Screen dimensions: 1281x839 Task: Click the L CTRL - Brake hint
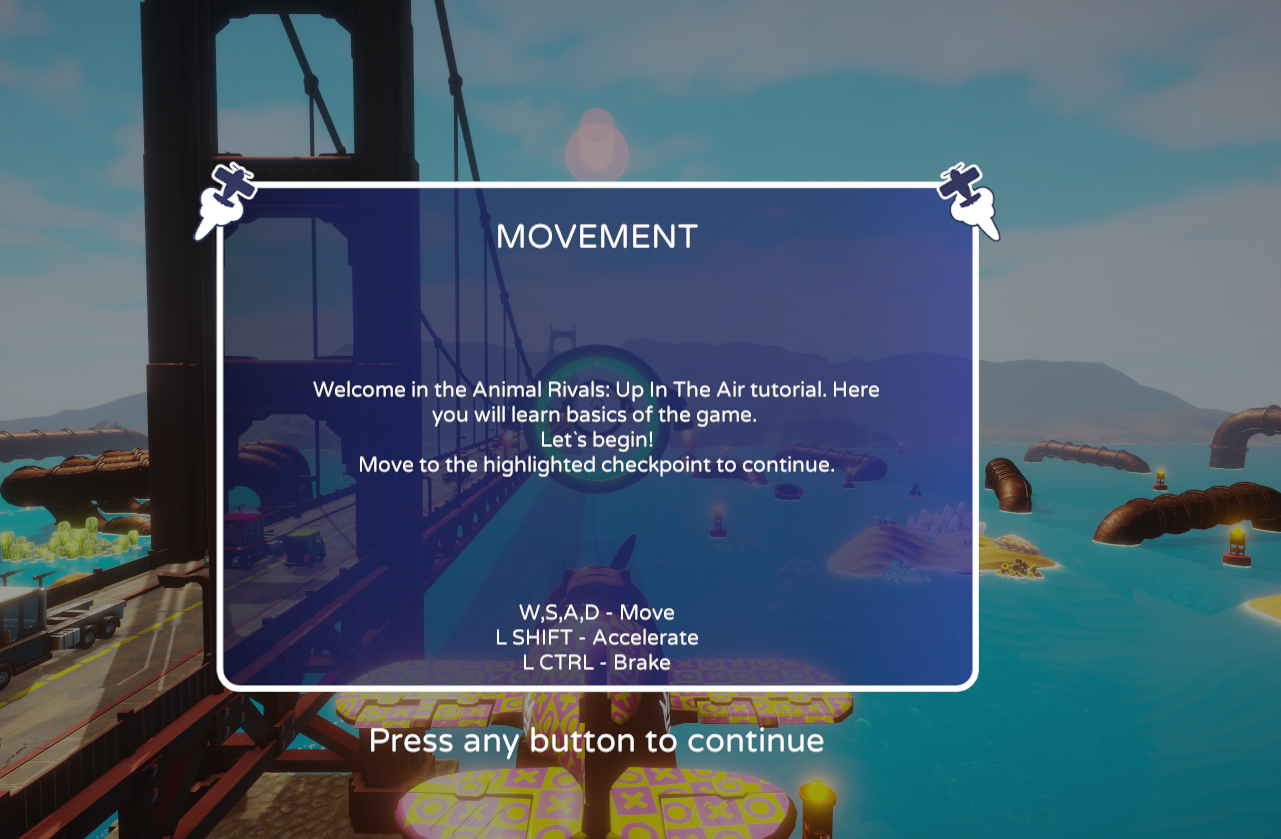point(597,662)
